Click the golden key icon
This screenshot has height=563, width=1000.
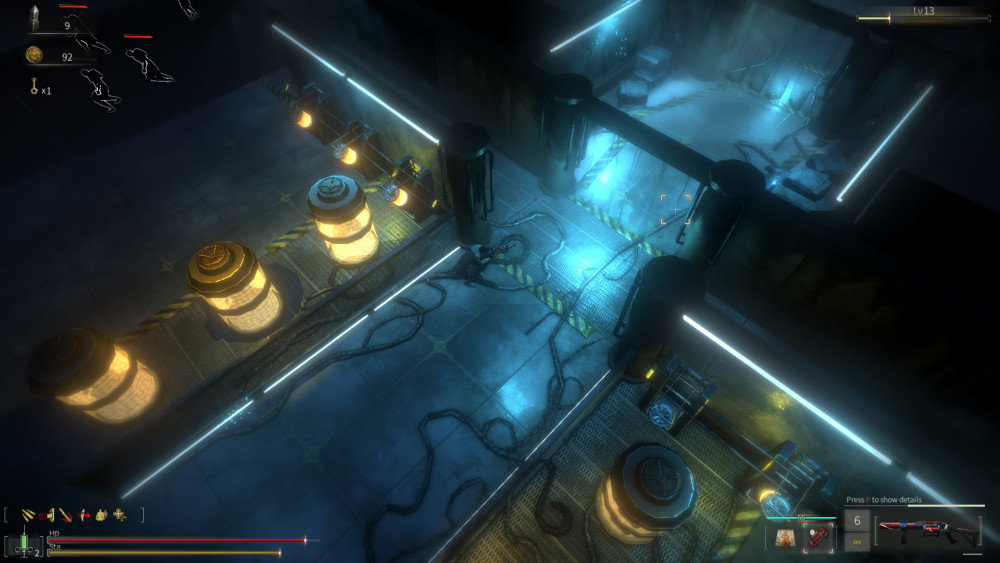click(32, 90)
